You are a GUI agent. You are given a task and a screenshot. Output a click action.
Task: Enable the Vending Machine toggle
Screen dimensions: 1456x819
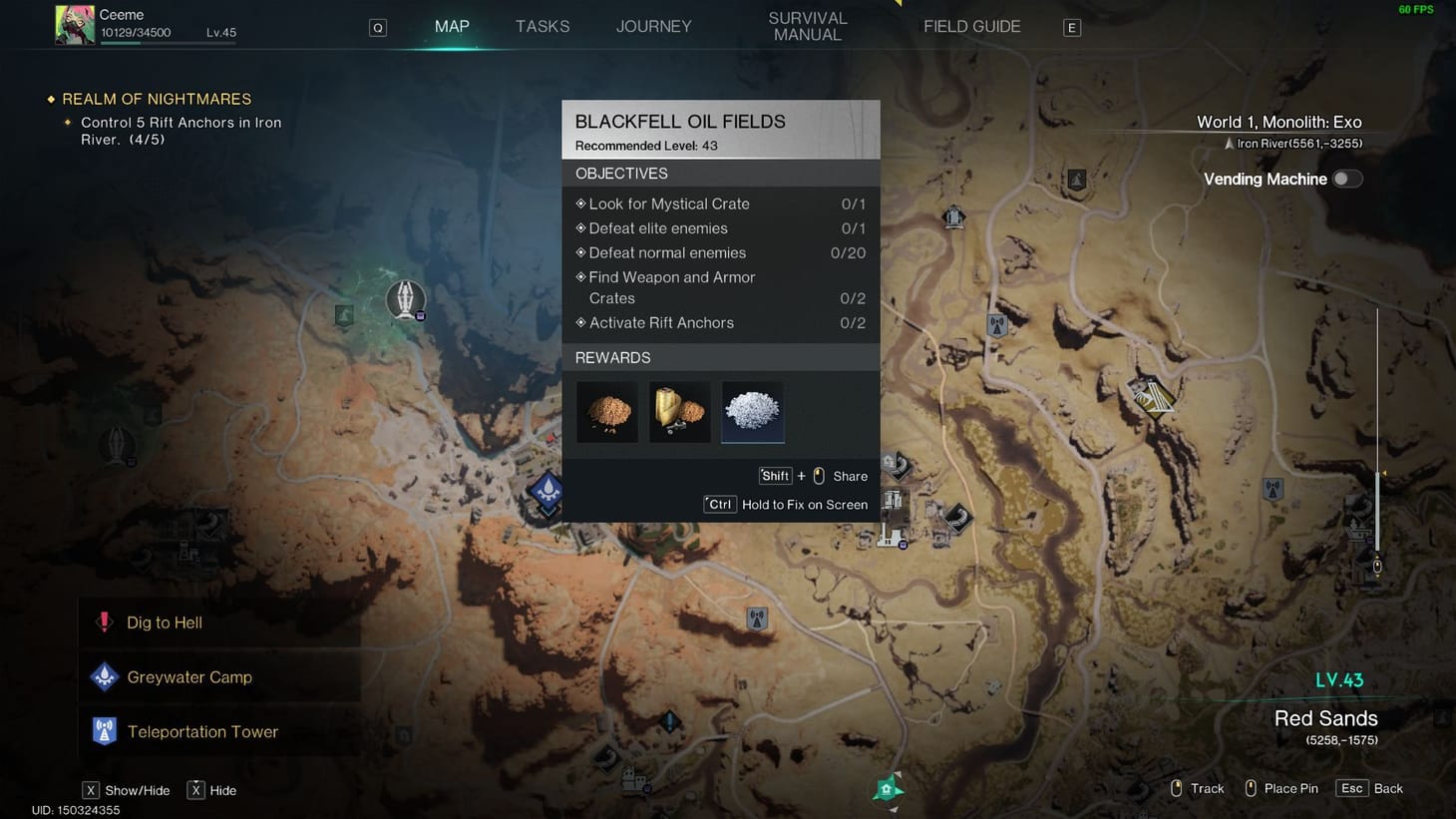[x=1346, y=178]
